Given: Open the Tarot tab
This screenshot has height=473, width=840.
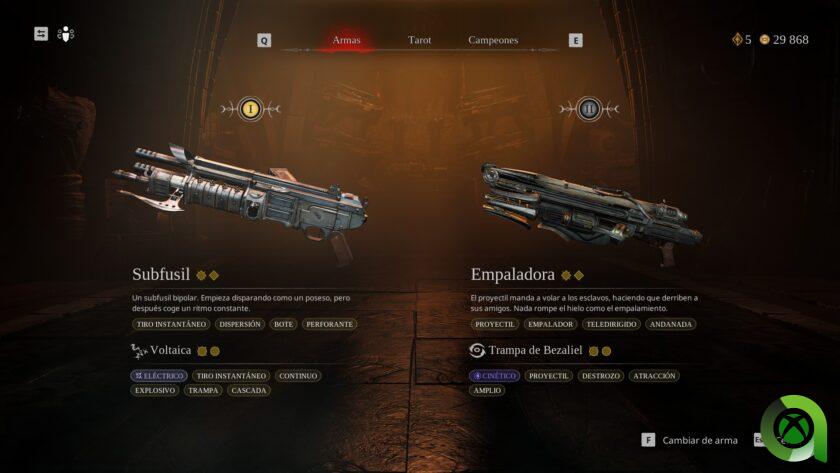Looking at the screenshot, I should (x=420, y=40).
